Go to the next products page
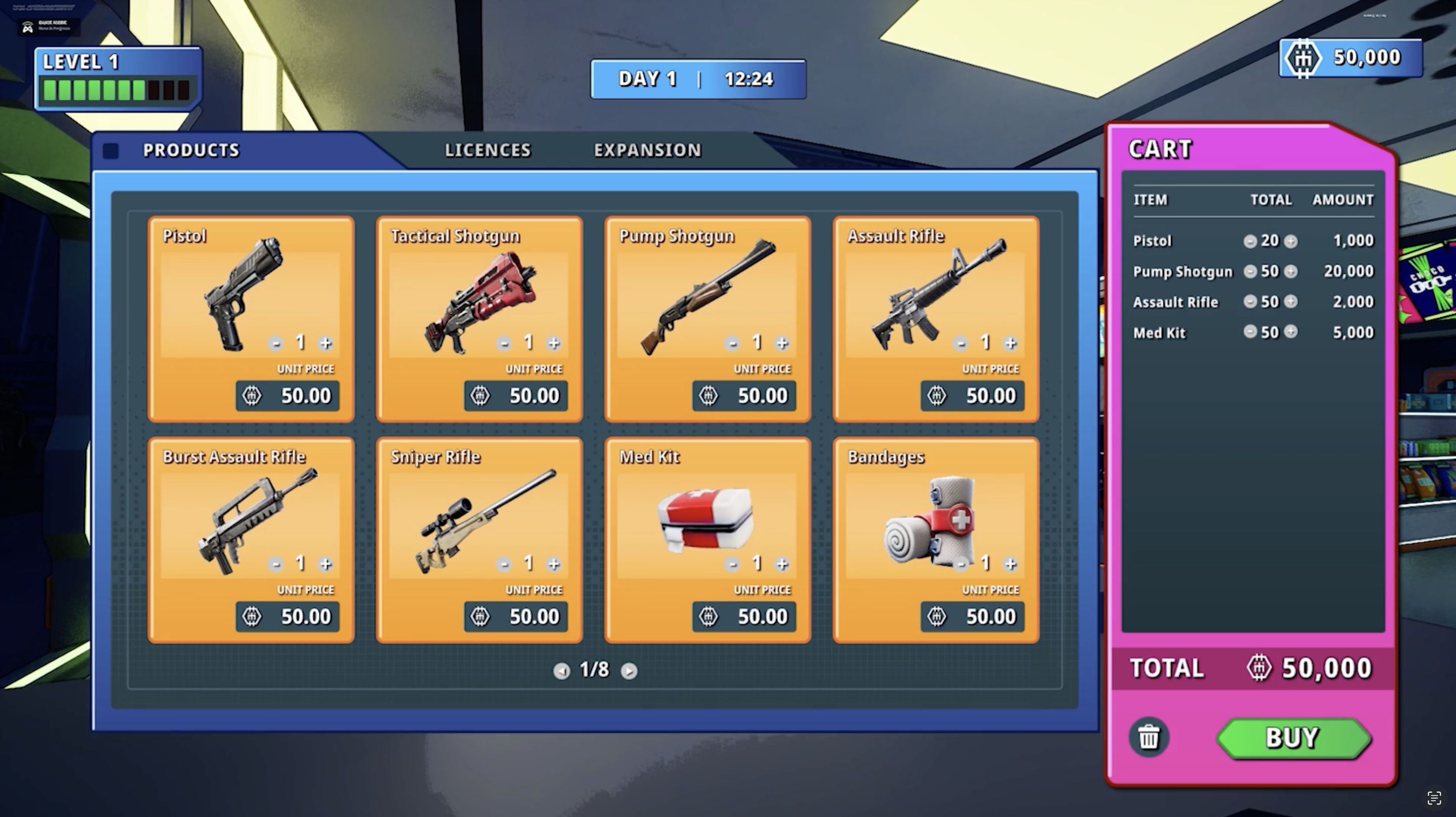Viewport: 1456px width, 817px height. coord(628,670)
